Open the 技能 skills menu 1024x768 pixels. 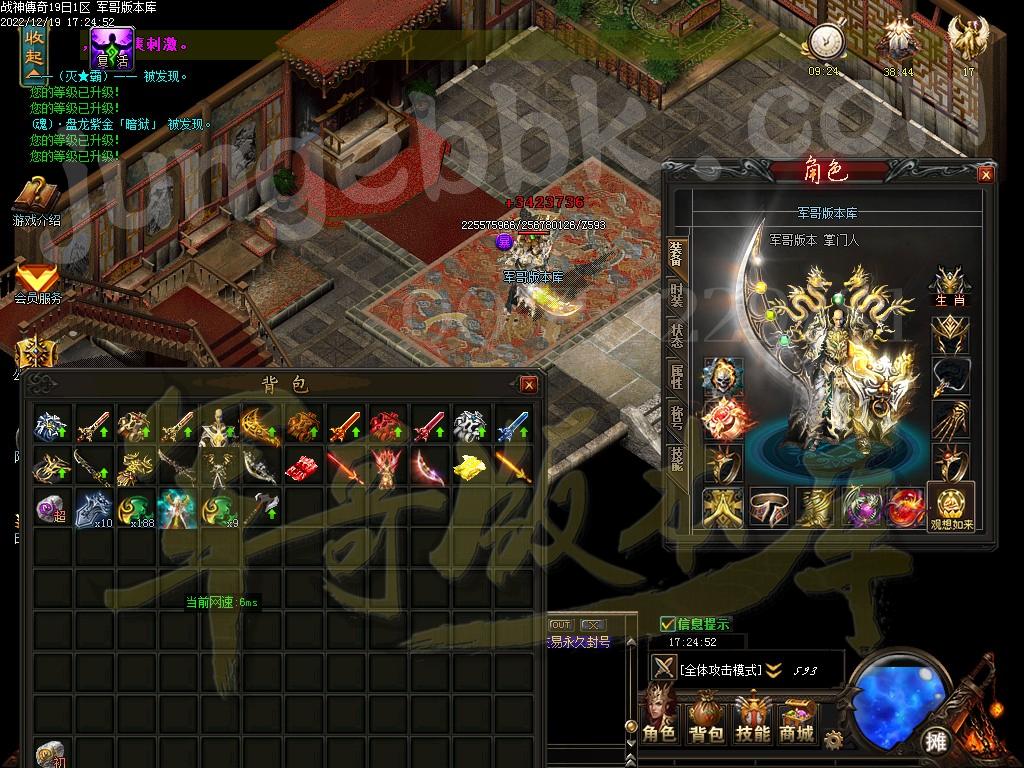[x=752, y=720]
